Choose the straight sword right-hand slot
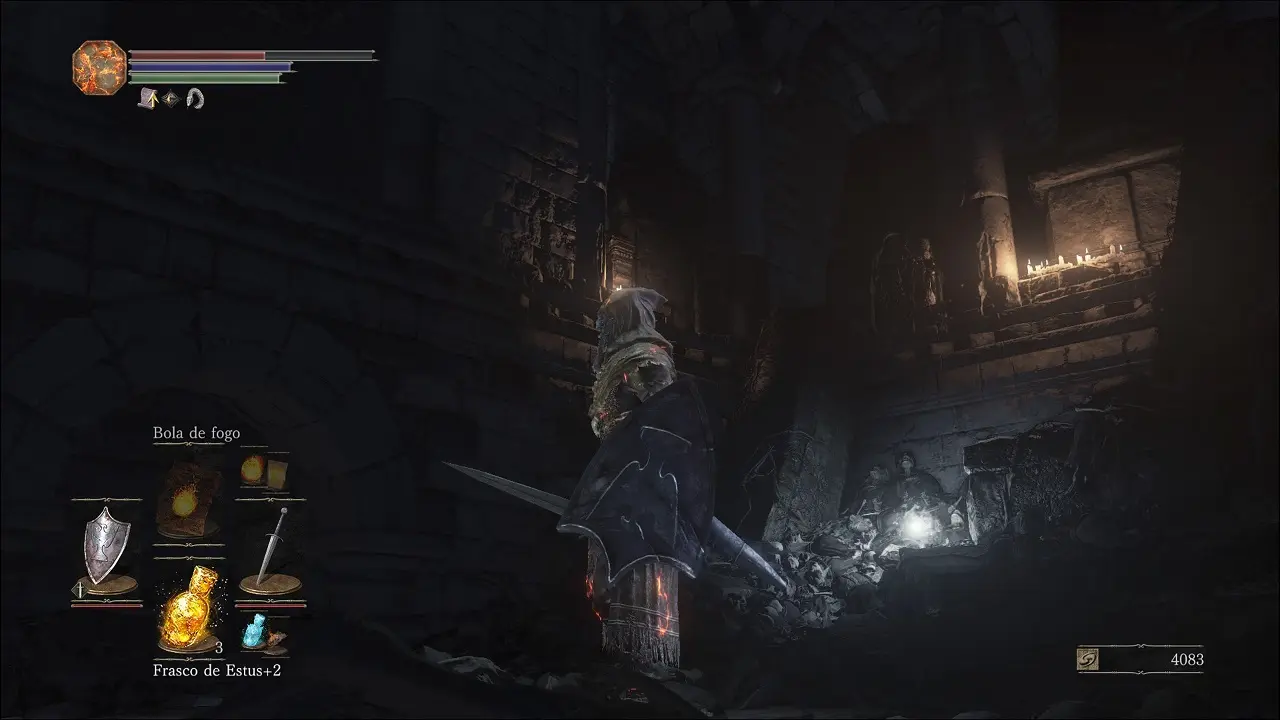The height and width of the screenshot is (720, 1280). click(x=271, y=548)
